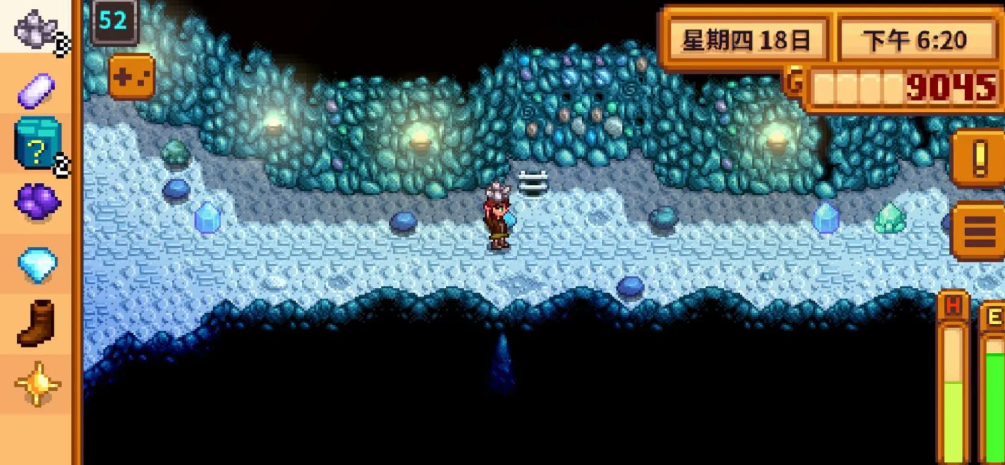Screen dimensions: 1005x465
Task: Choose the golden star item slot
Action: coord(38,383)
